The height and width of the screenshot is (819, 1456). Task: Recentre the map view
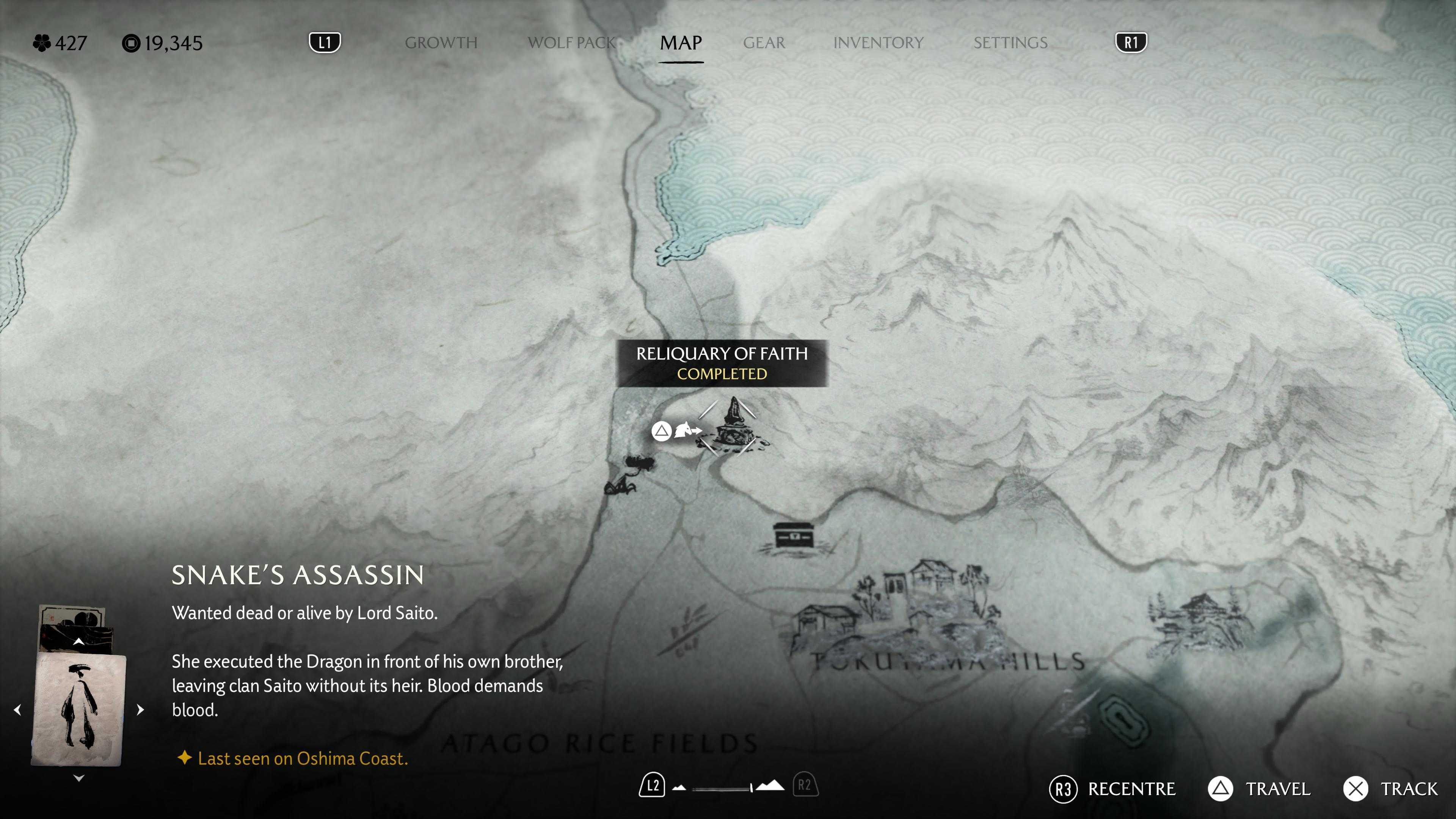point(1112,789)
